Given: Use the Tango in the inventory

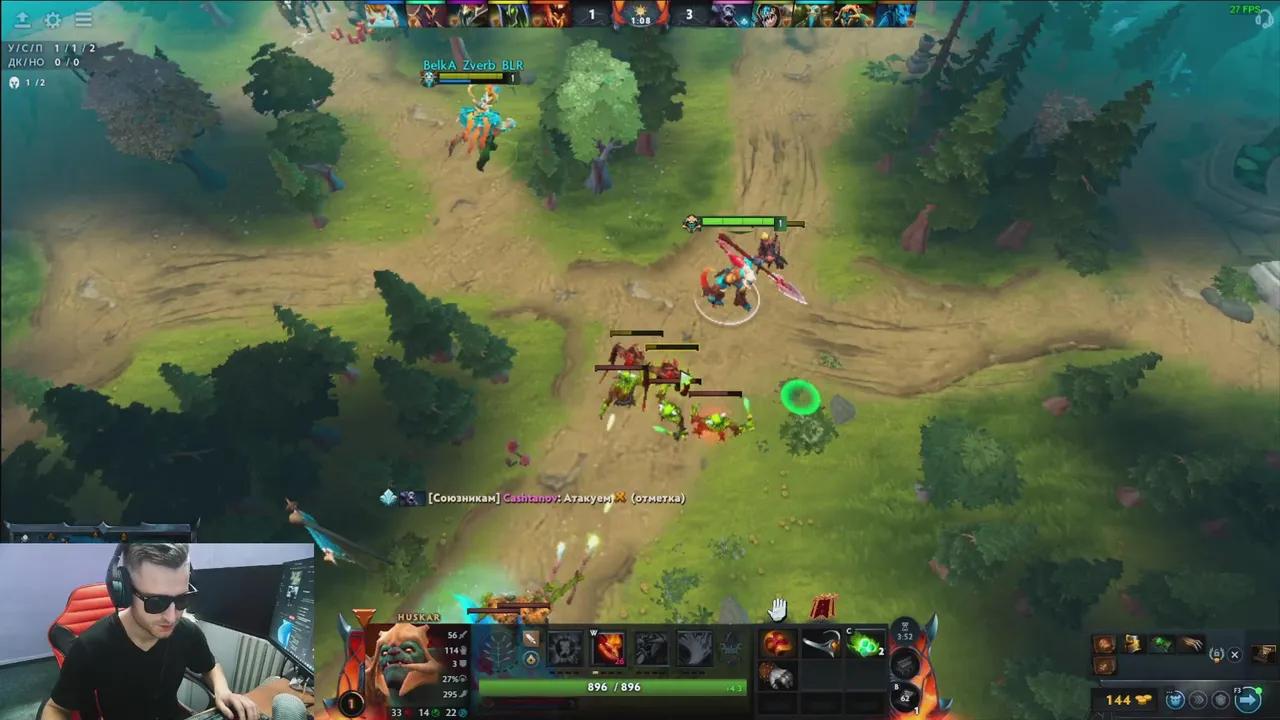Looking at the screenshot, I should [x=865, y=648].
